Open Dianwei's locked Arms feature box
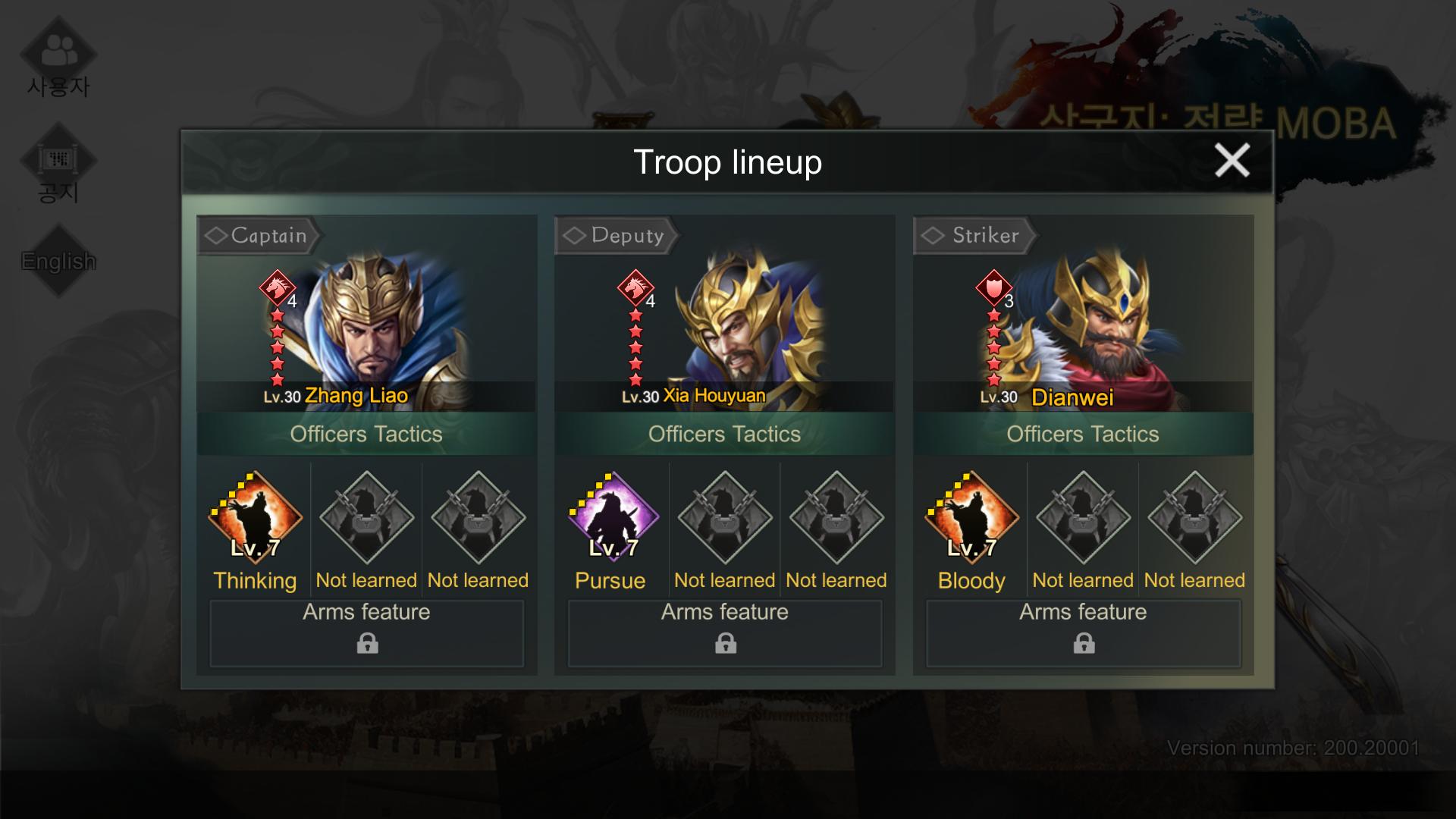Viewport: 1456px width, 819px height. pos(1084,633)
